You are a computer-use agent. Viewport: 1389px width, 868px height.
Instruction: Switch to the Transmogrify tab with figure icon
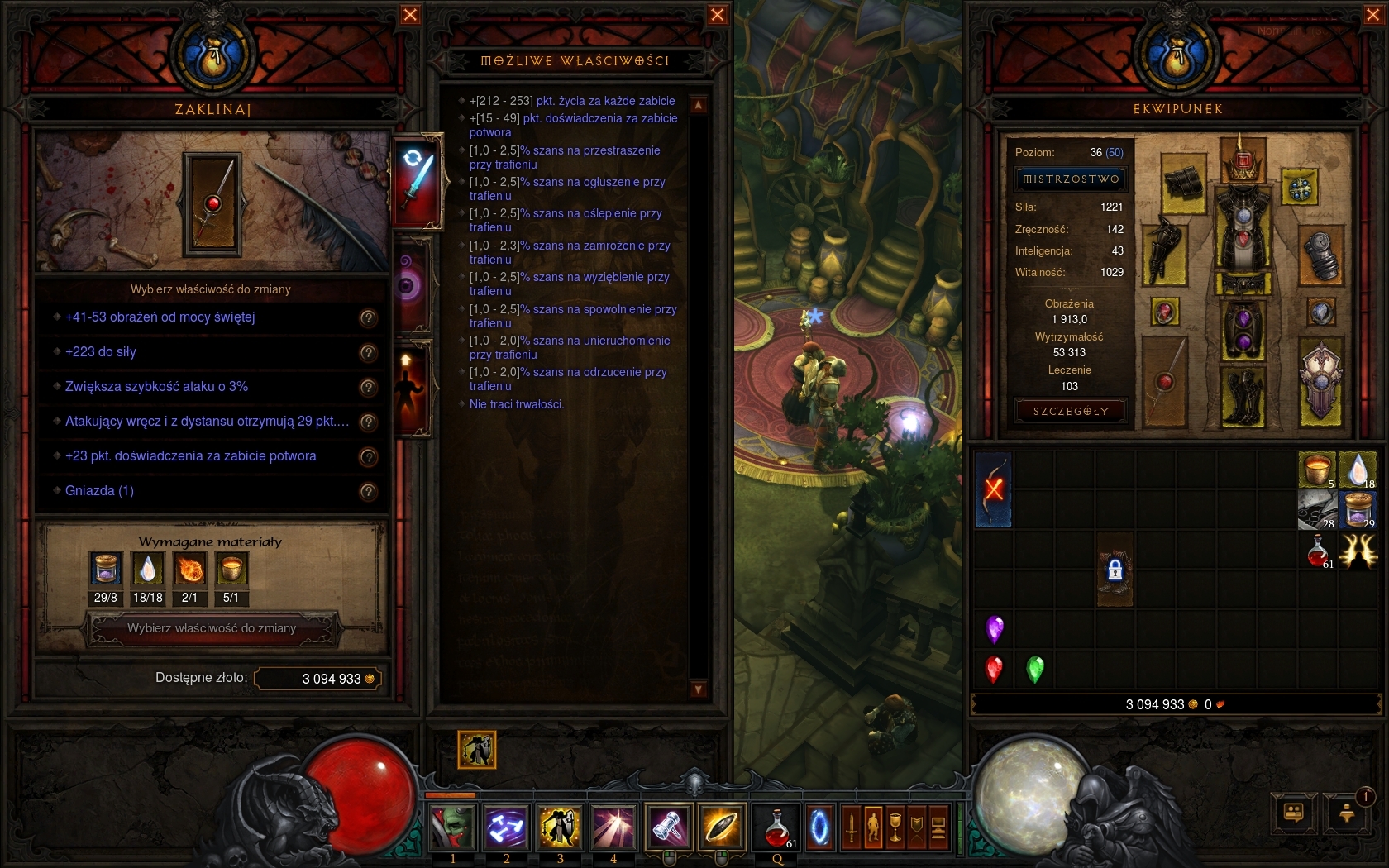[412, 387]
